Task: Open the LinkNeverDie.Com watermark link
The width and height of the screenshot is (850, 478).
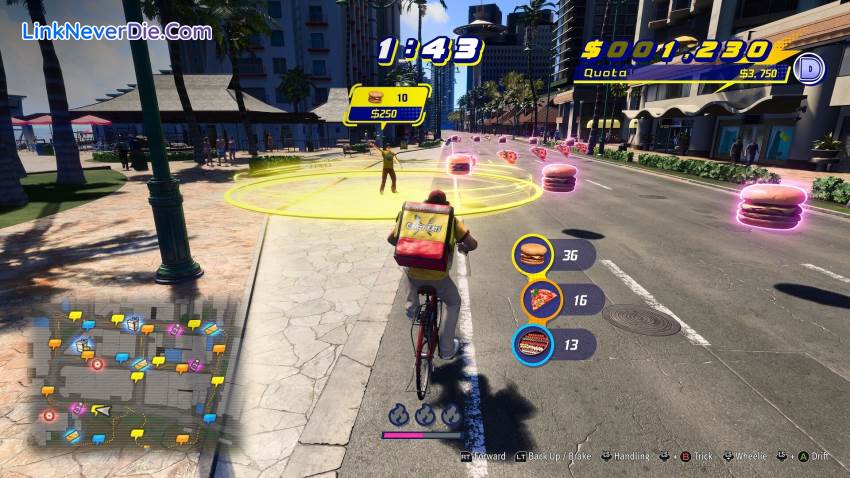Action: click(x=117, y=31)
